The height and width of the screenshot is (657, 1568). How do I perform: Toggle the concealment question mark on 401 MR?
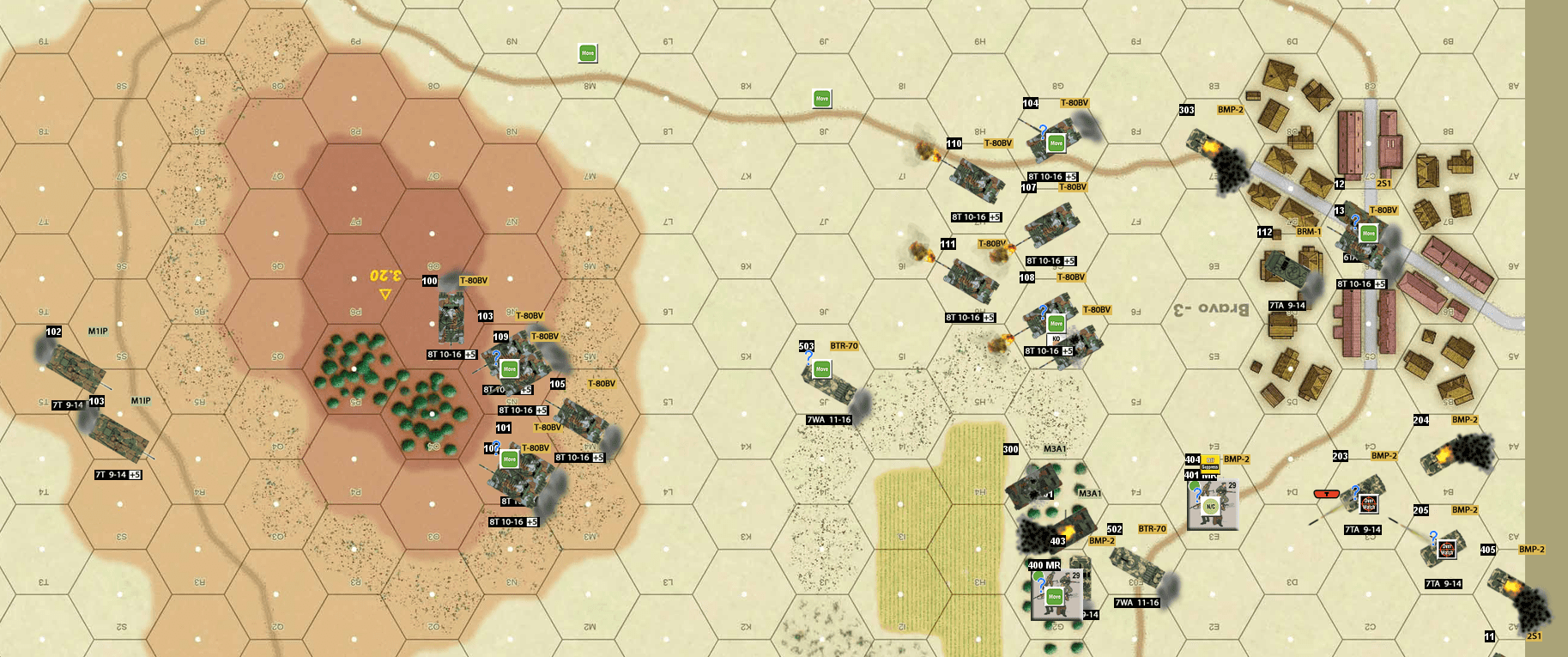(x=1197, y=493)
